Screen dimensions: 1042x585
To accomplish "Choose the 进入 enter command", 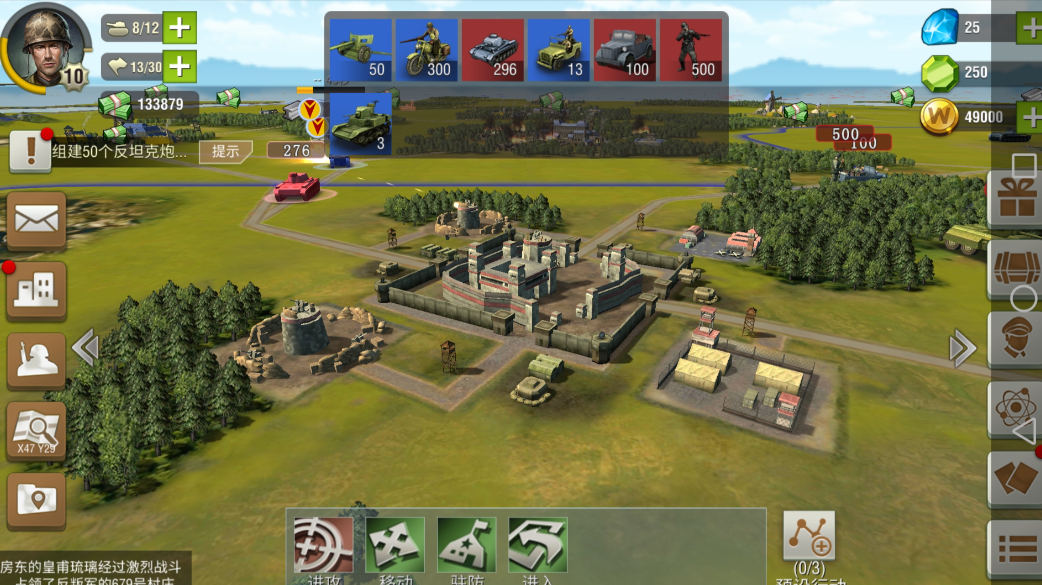I will tap(538, 547).
